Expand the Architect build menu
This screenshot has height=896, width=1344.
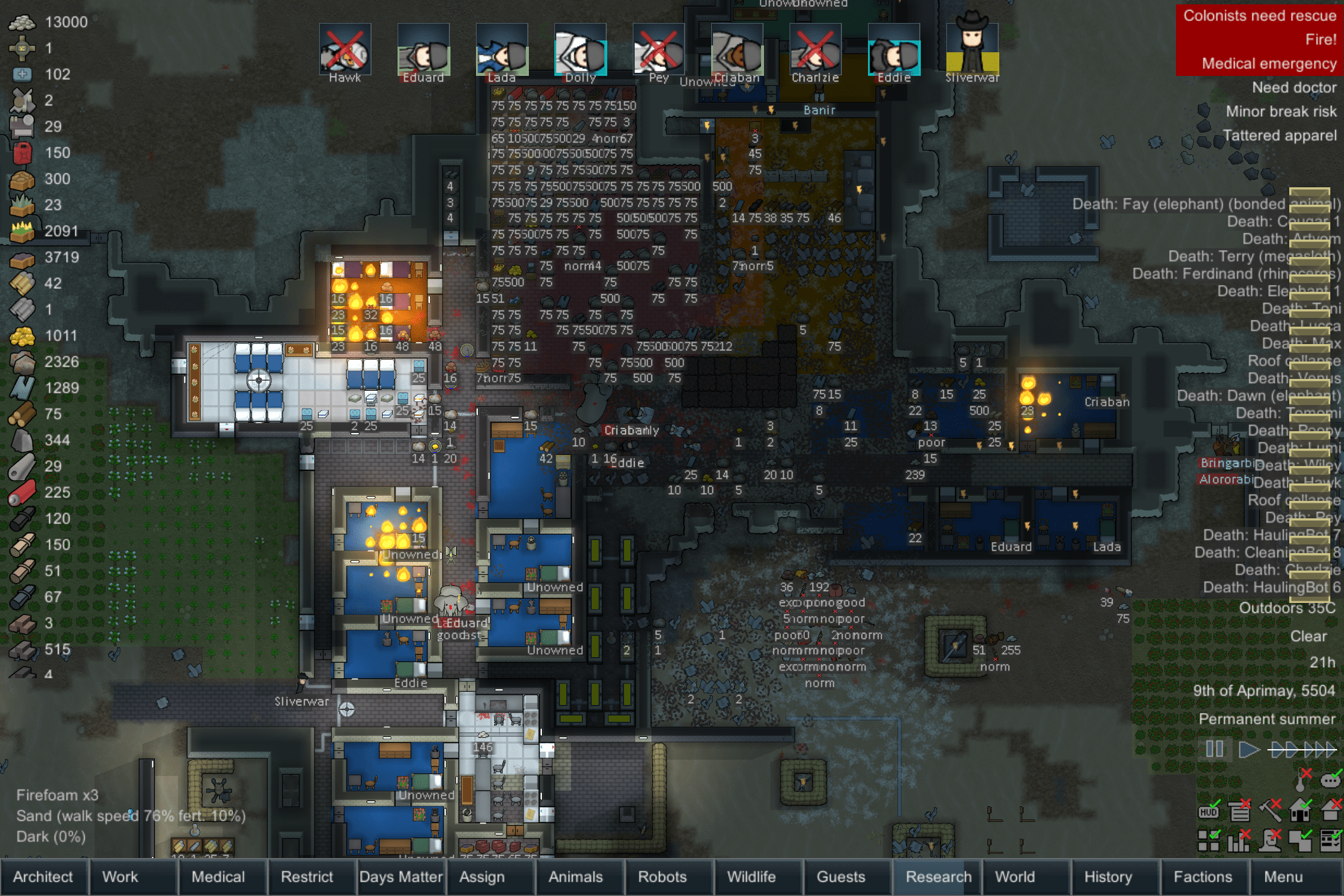44,877
